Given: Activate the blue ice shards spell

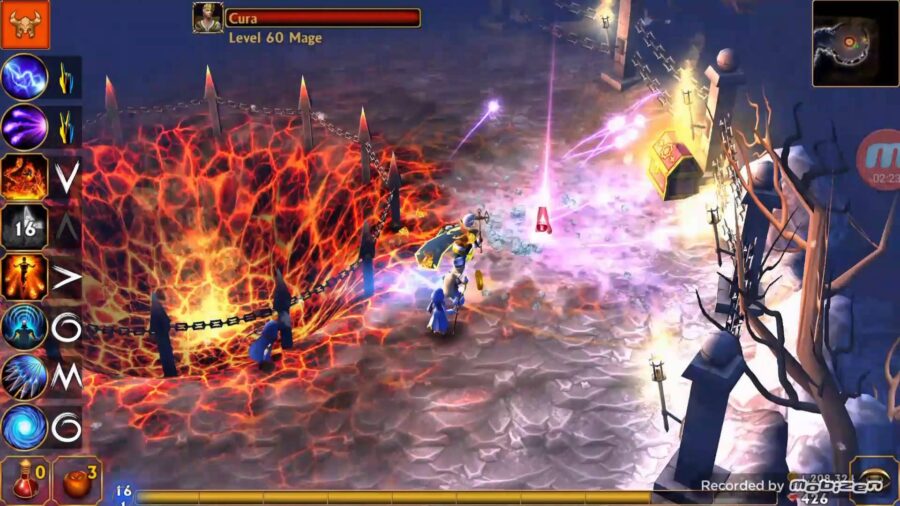Looking at the screenshot, I should click(25, 377).
